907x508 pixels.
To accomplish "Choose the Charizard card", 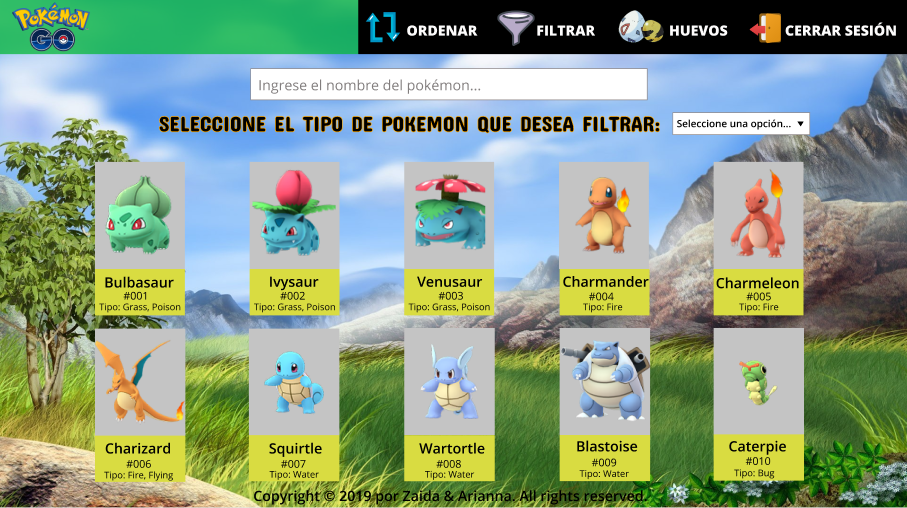I will [140, 404].
